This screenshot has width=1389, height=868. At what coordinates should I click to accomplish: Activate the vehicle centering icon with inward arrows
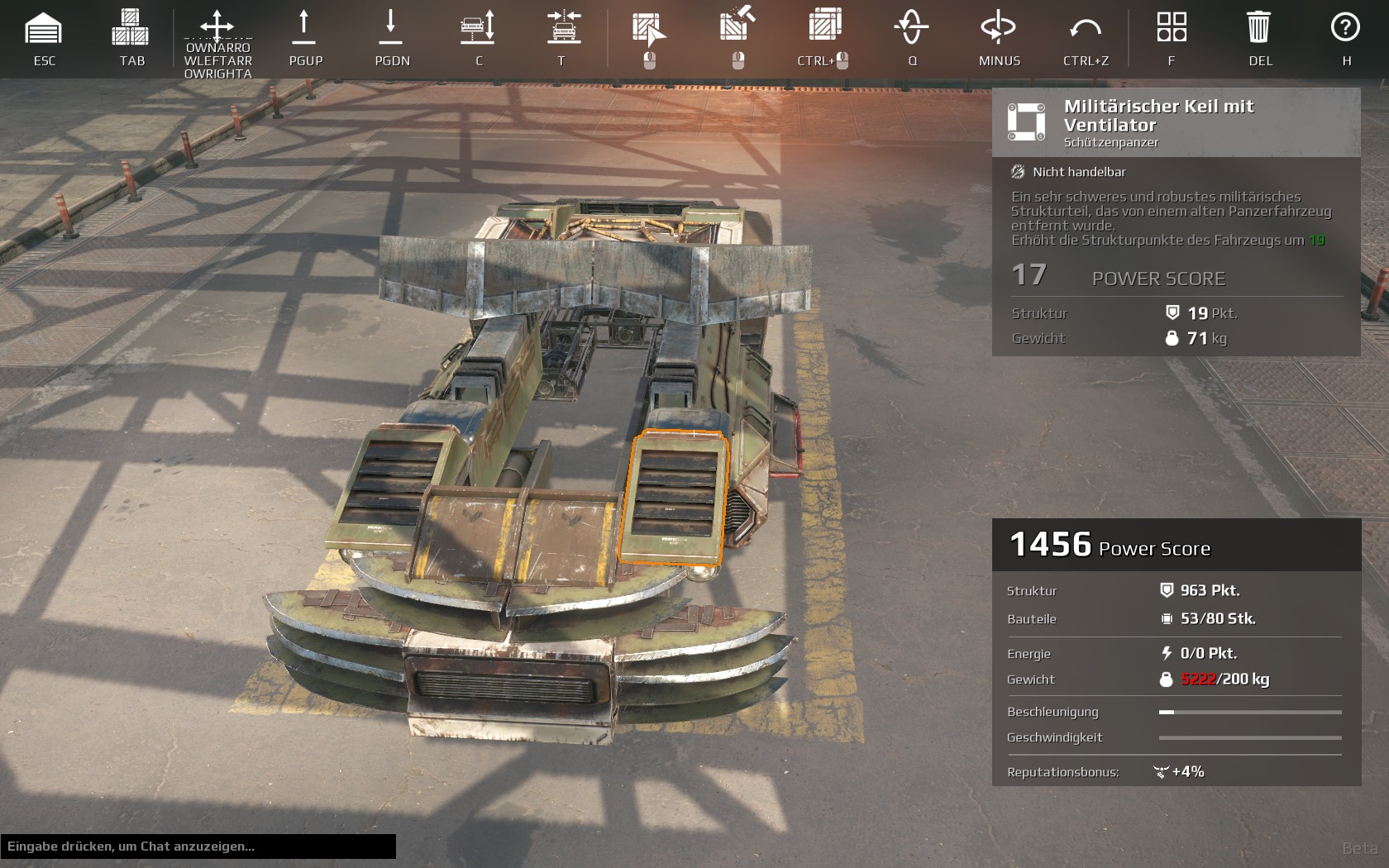click(x=564, y=27)
